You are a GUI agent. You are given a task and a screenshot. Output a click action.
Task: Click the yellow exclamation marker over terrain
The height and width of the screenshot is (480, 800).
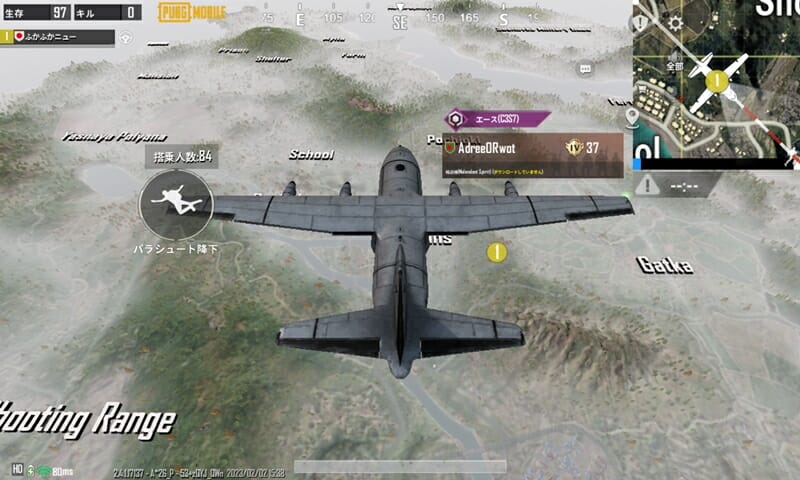[496, 252]
